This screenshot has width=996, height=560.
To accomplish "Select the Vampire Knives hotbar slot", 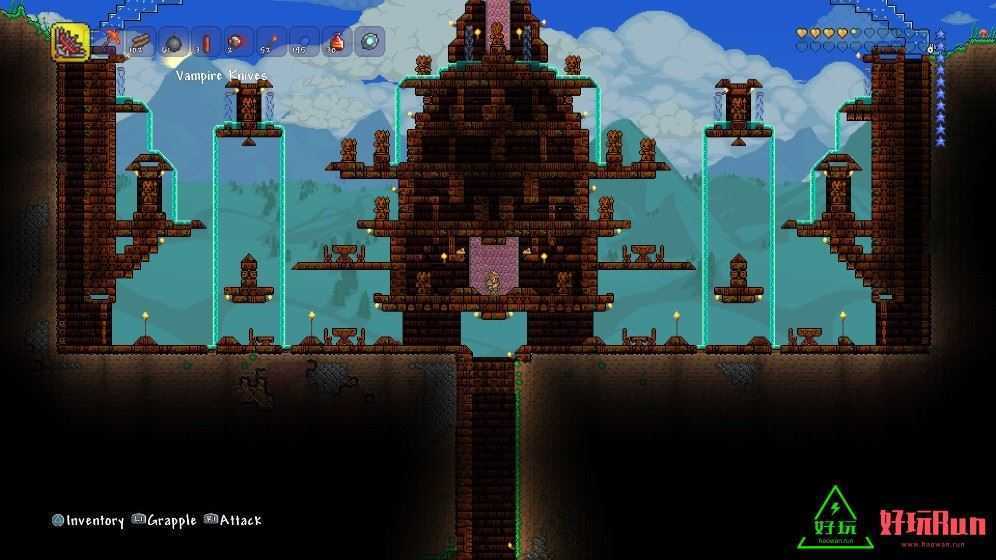I will (70, 43).
